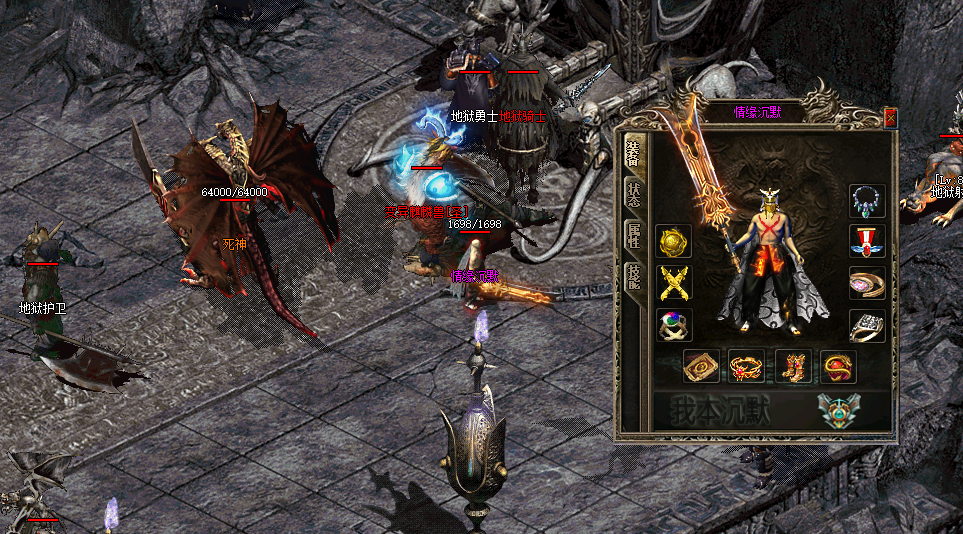Select the rainbow gem ring slot
This screenshot has height=534, width=963.
pos(673,326)
